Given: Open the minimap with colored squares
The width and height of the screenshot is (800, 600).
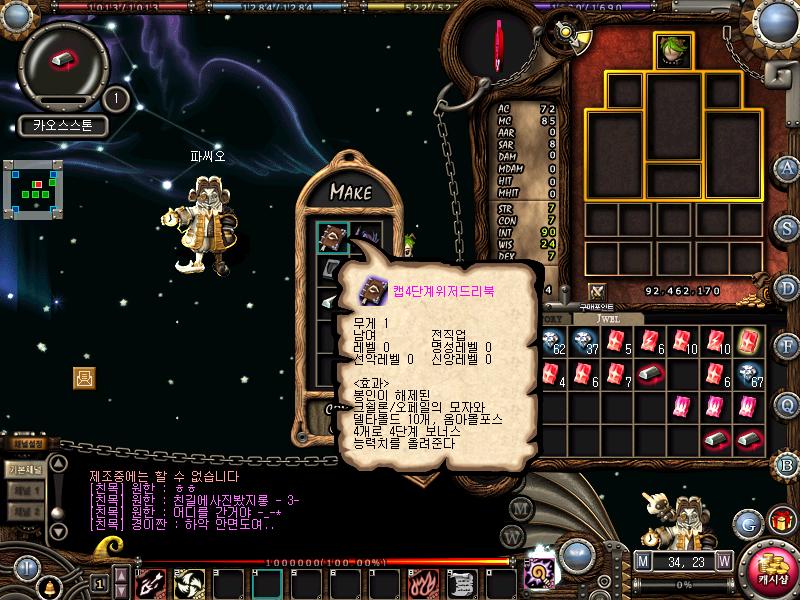Looking at the screenshot, I should (35, 189).
